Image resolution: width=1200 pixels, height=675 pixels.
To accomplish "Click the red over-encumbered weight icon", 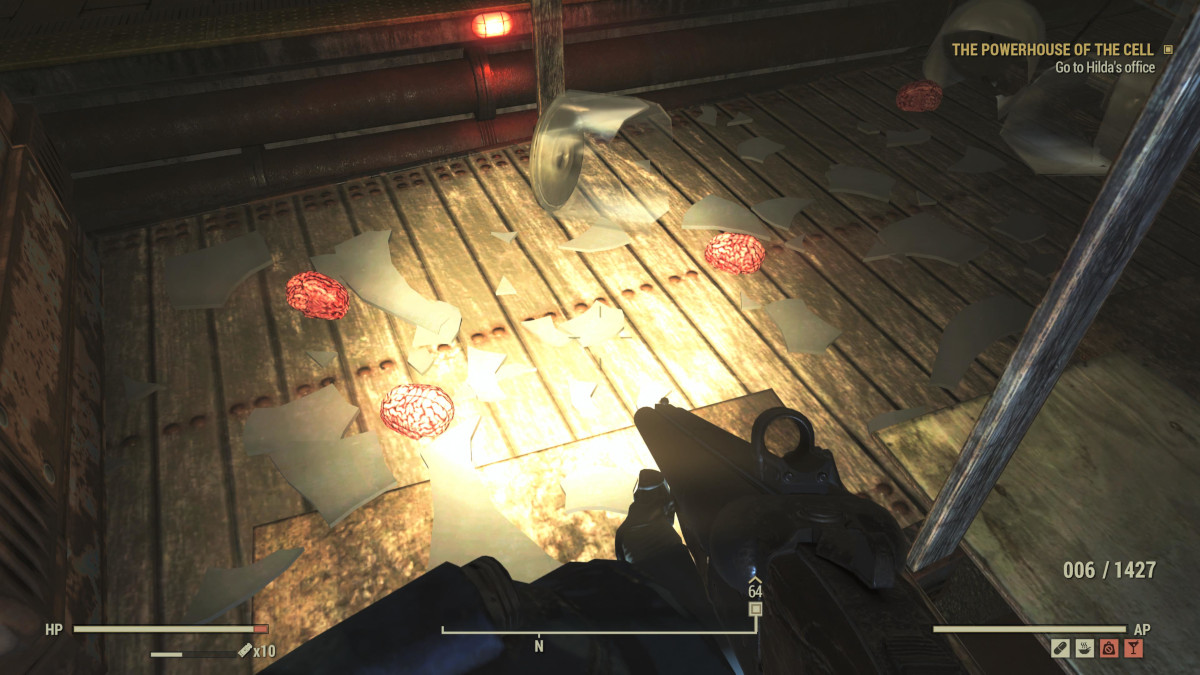I will pos(1109,648).
